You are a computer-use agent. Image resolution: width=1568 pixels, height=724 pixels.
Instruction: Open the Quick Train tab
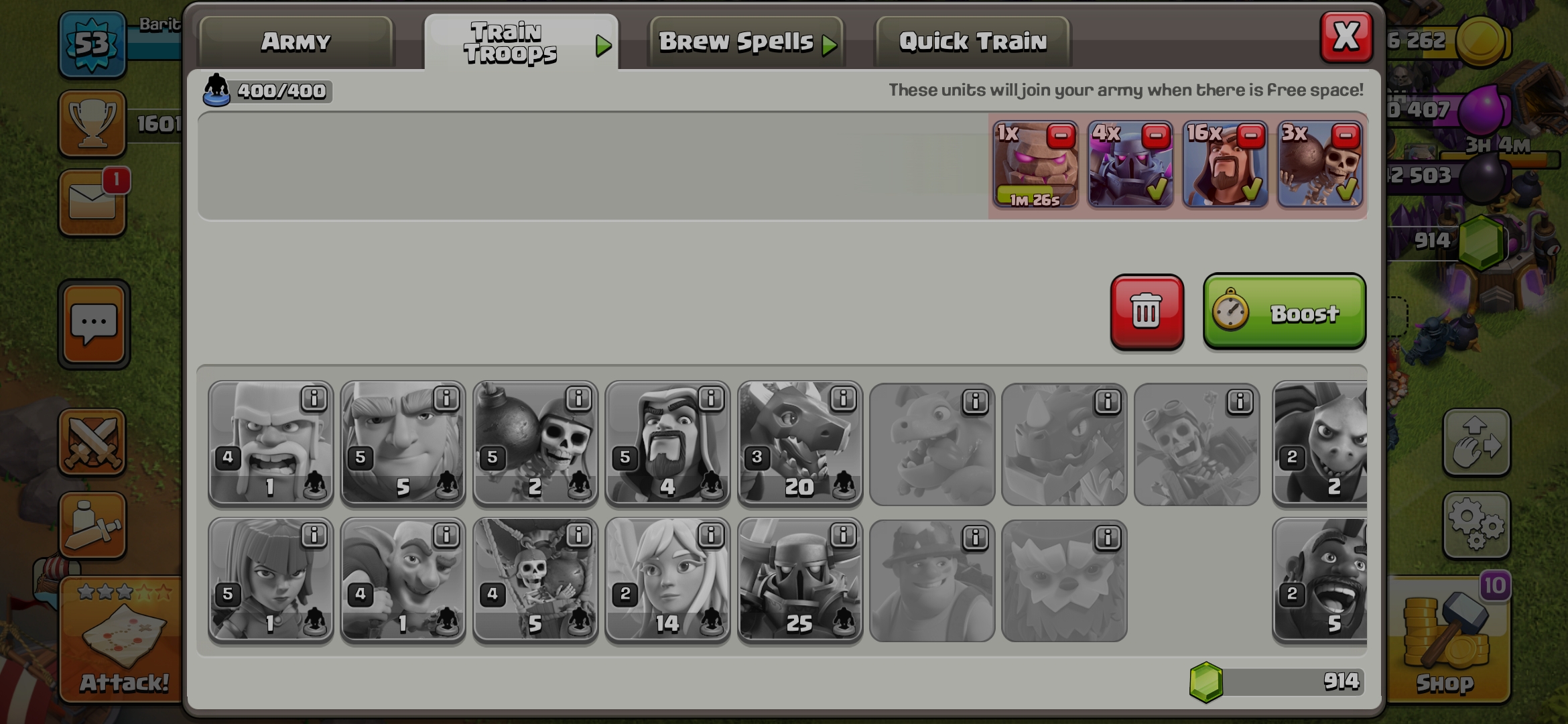click(x=972, y=42)
